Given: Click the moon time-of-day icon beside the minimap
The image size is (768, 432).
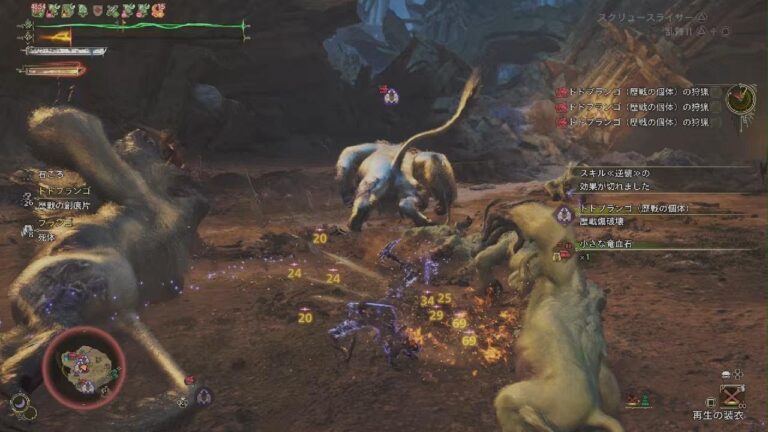Looking at the screenshot, I should pos(19,402).
